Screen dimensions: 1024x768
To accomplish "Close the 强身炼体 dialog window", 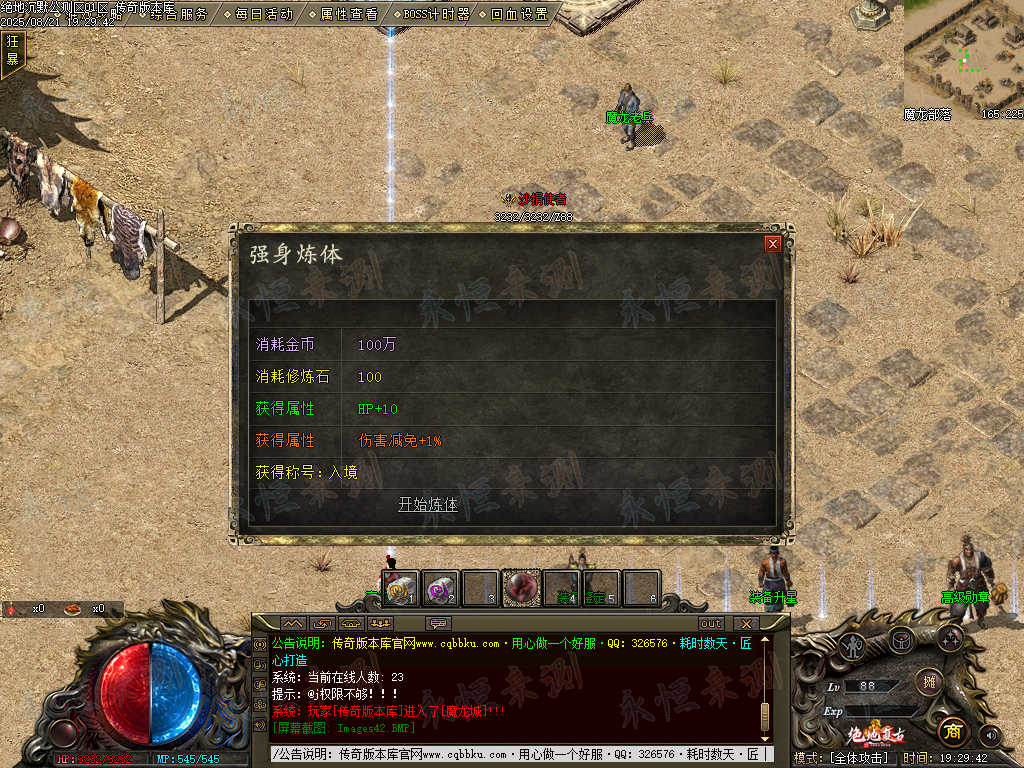I will click(x=772, y=243).
